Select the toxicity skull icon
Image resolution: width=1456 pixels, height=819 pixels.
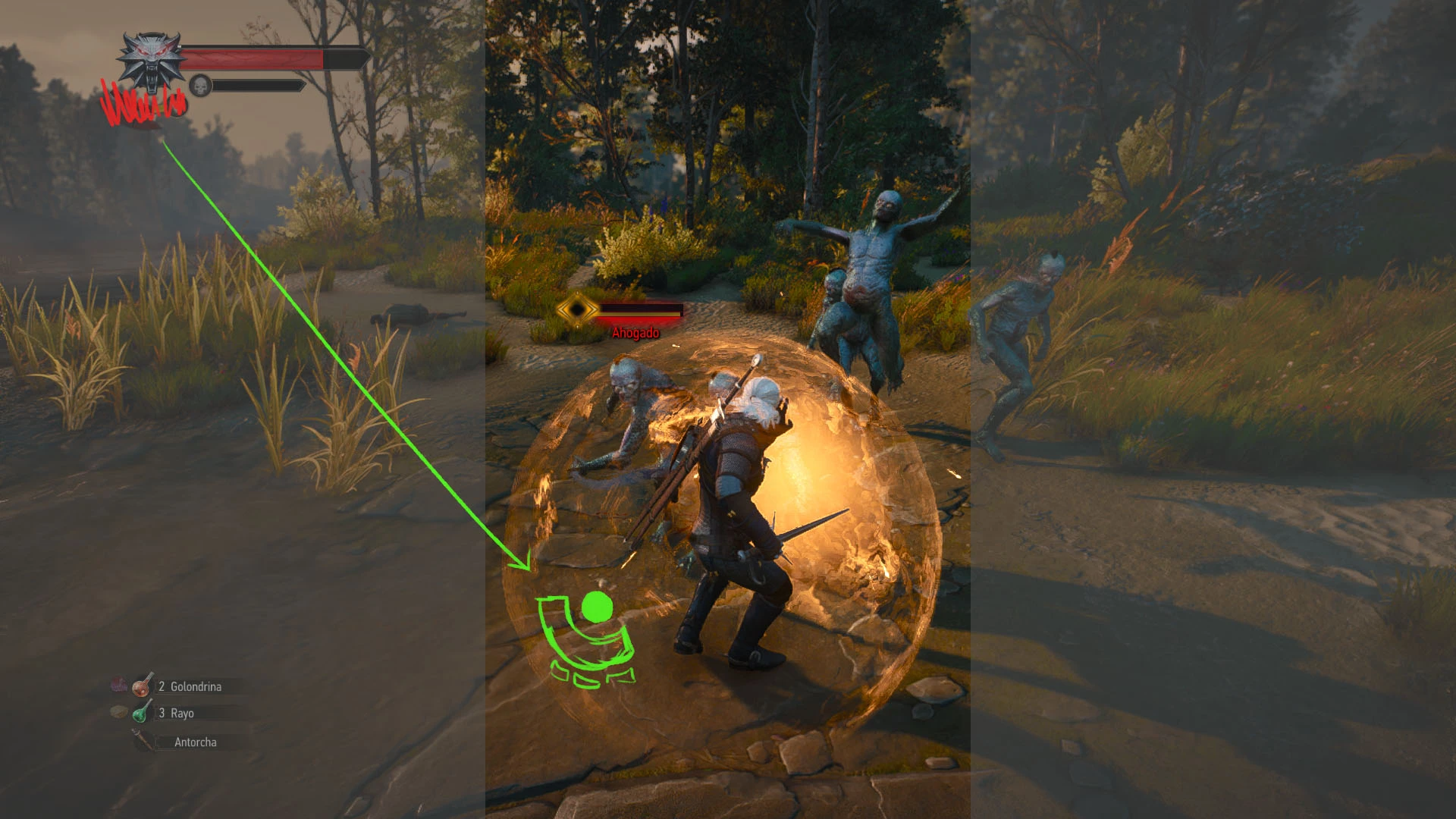[x=200, y=86]
